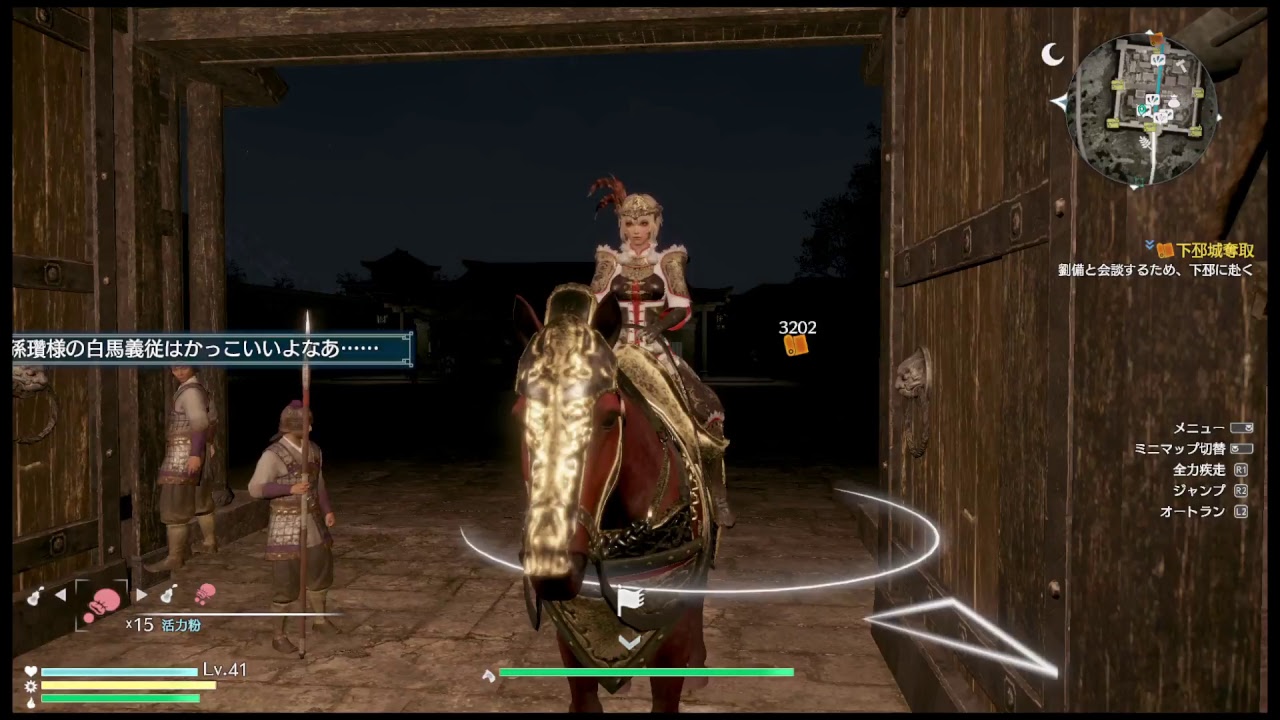Collapse the quest tracker via the double chevron

coord(1150,244)
